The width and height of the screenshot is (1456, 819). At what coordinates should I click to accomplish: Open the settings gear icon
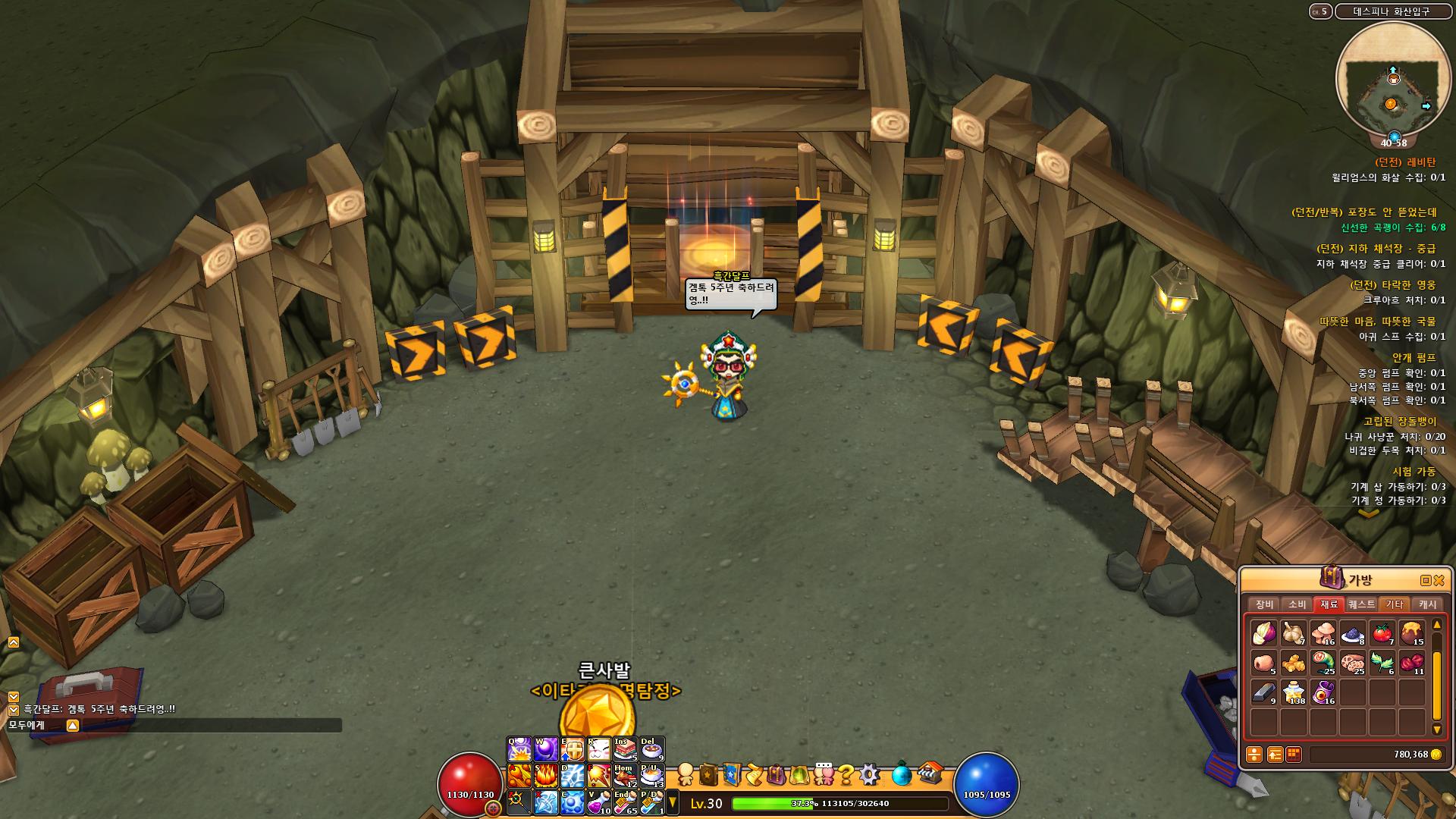pos(869,774)
